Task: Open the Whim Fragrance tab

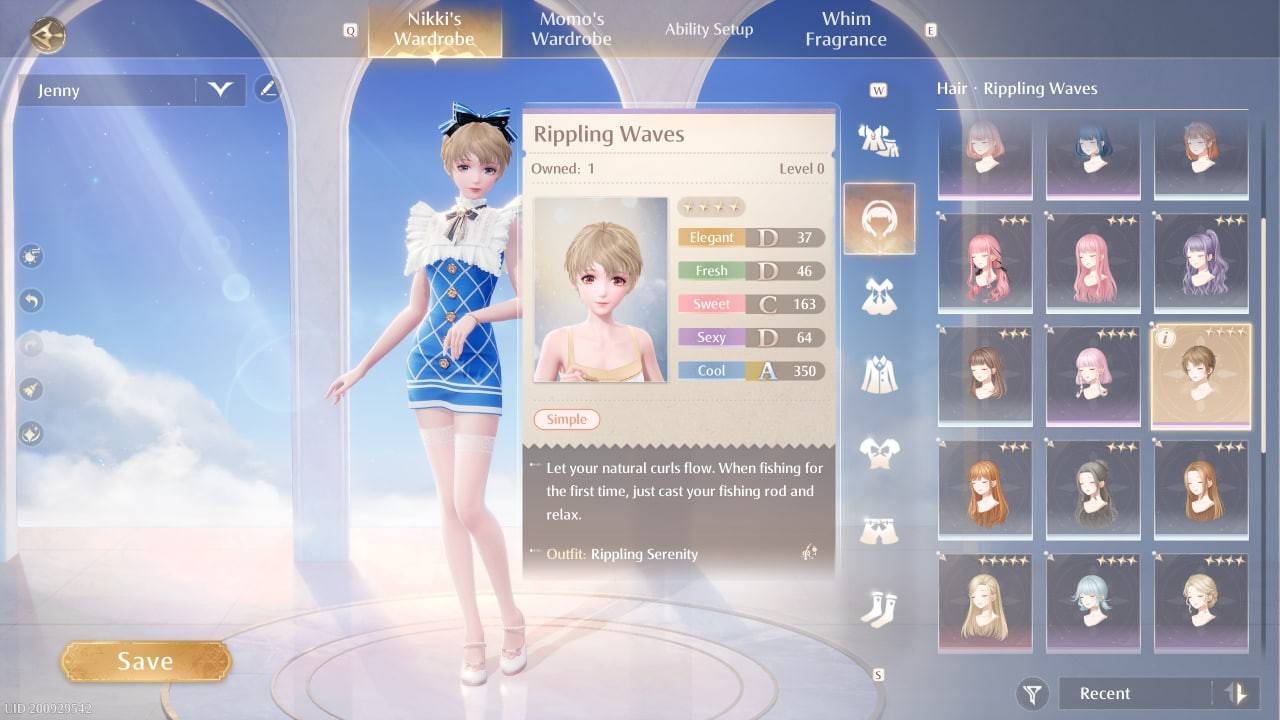Action: click(845, 27)
